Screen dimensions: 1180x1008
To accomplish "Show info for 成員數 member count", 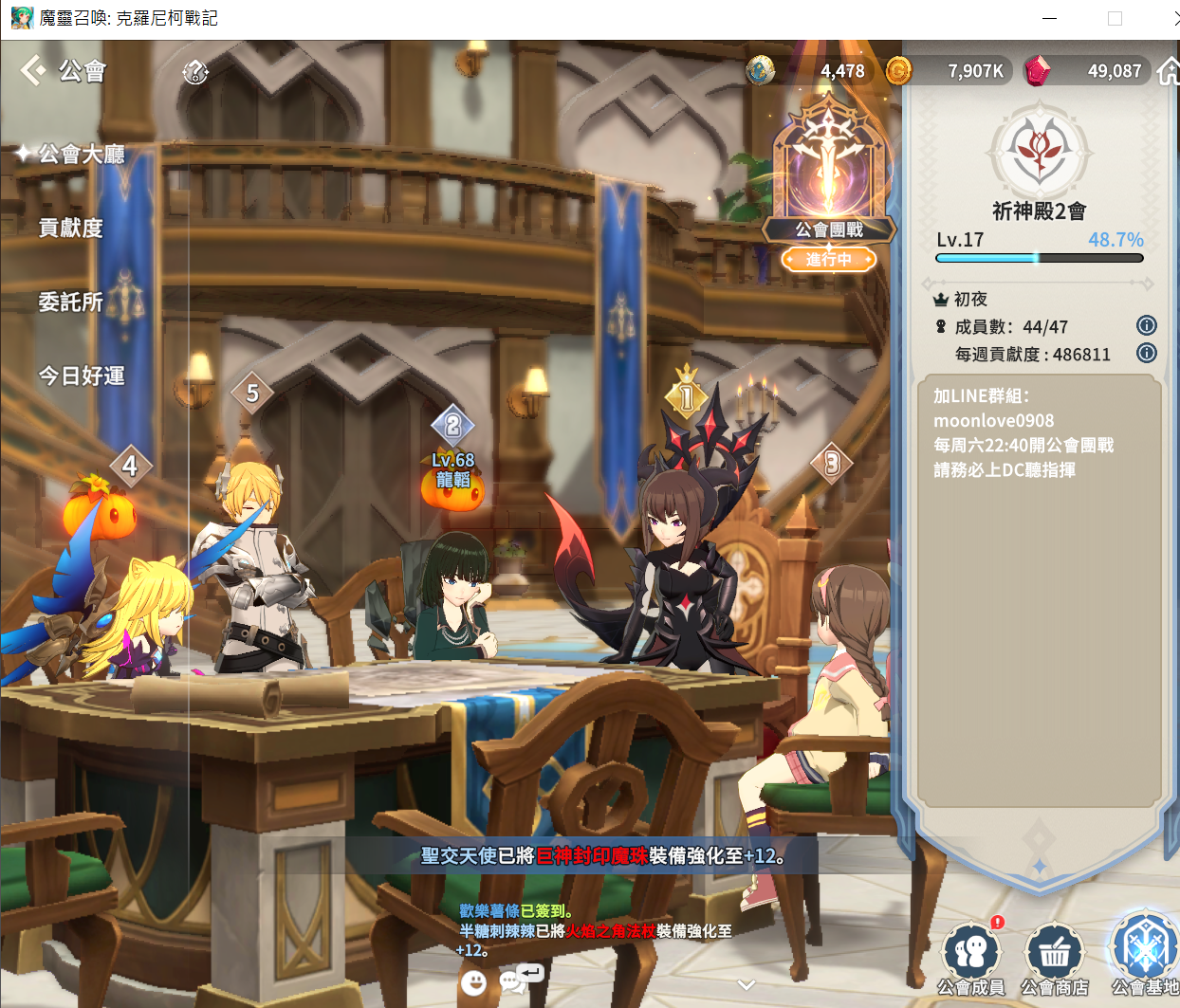I will (x=1146, y=326).
